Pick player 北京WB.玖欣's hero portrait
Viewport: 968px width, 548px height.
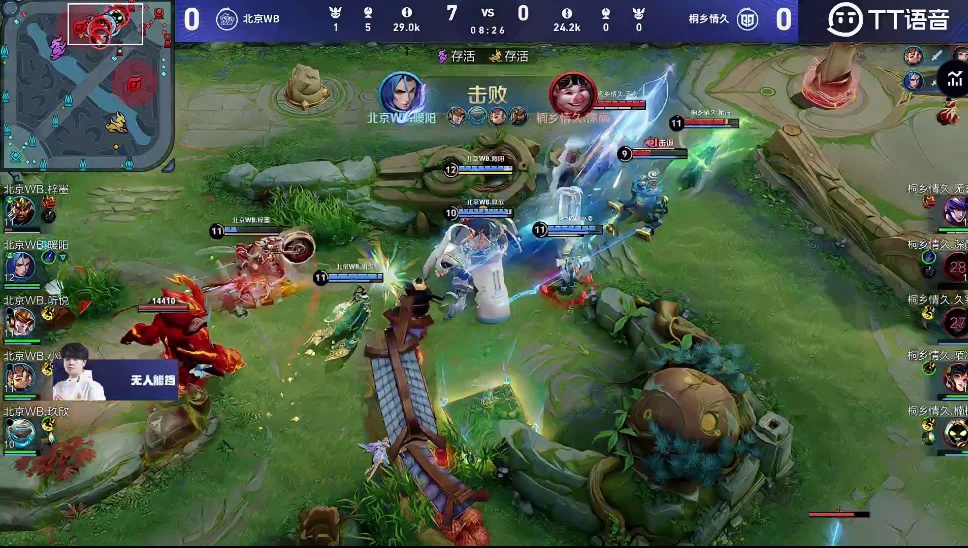pyautogui.click(x=21, y=432)
